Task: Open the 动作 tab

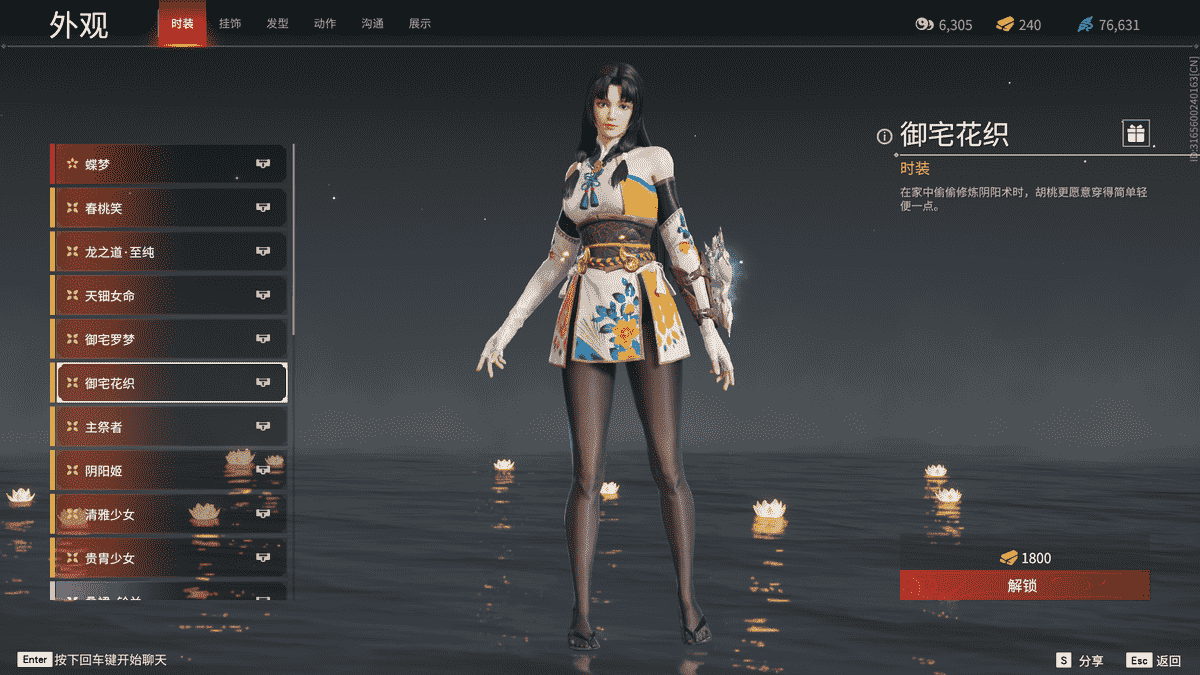Action: coord(325,24)
